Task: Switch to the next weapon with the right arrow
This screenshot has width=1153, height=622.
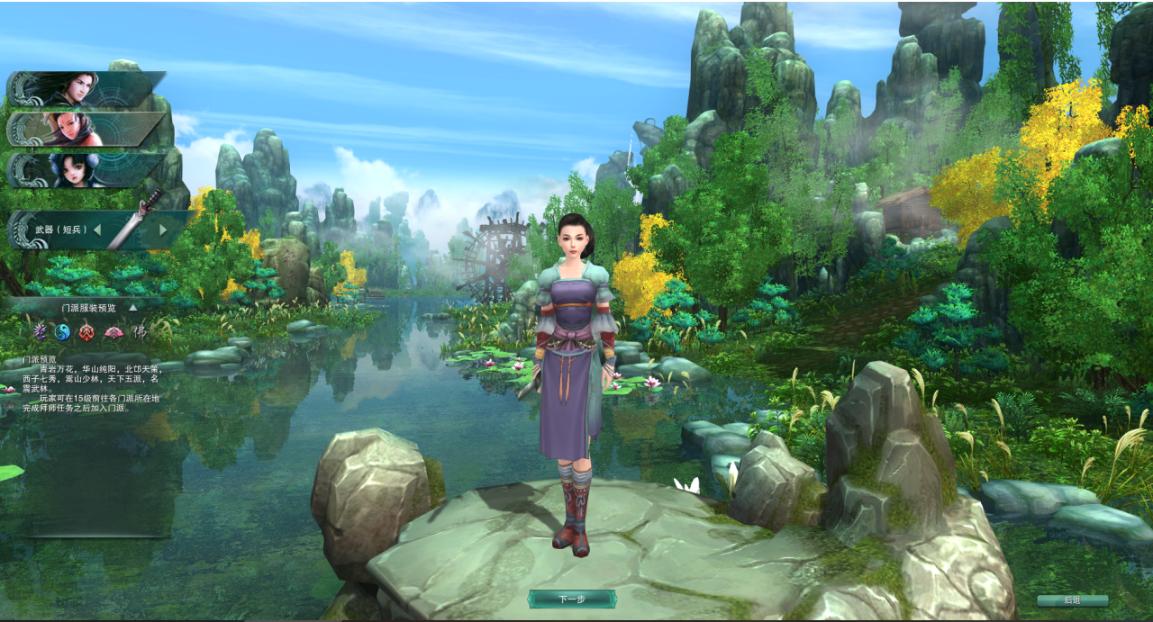Action: 163,230
